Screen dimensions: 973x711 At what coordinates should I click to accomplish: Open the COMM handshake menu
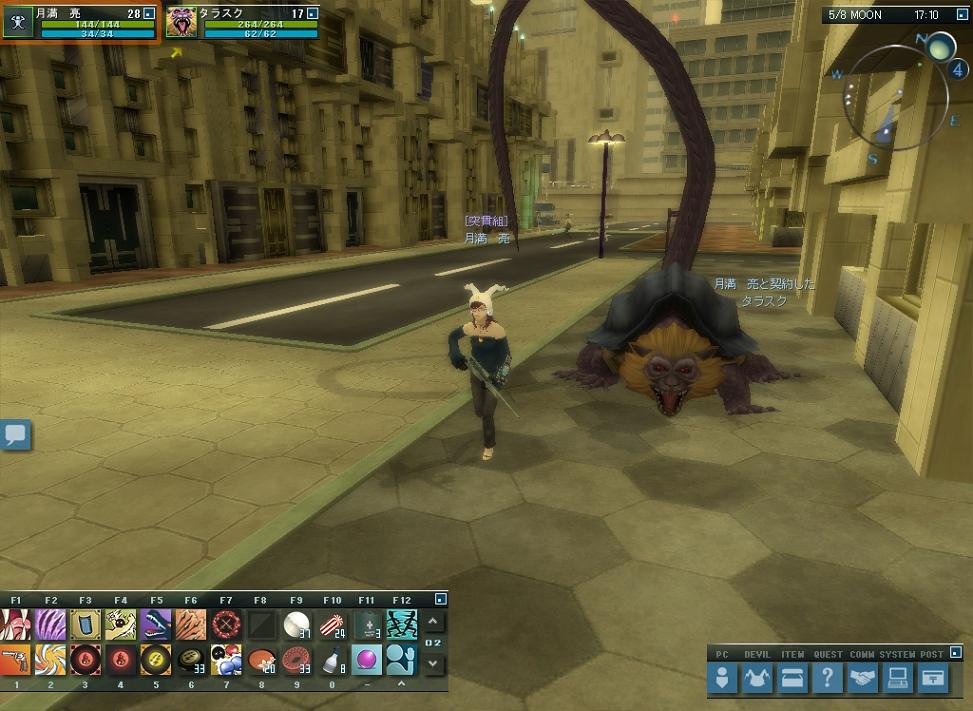(x=862, y=678)
